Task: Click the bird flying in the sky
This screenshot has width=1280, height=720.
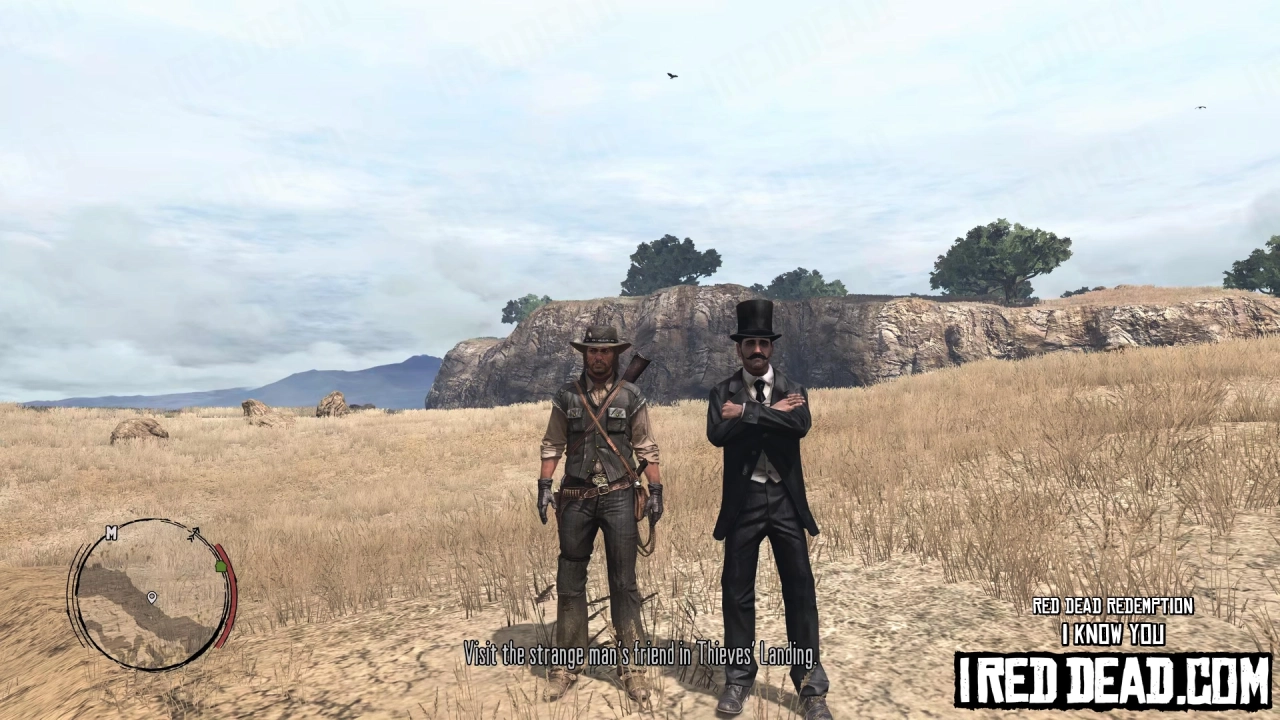Action: pos(671,74)
